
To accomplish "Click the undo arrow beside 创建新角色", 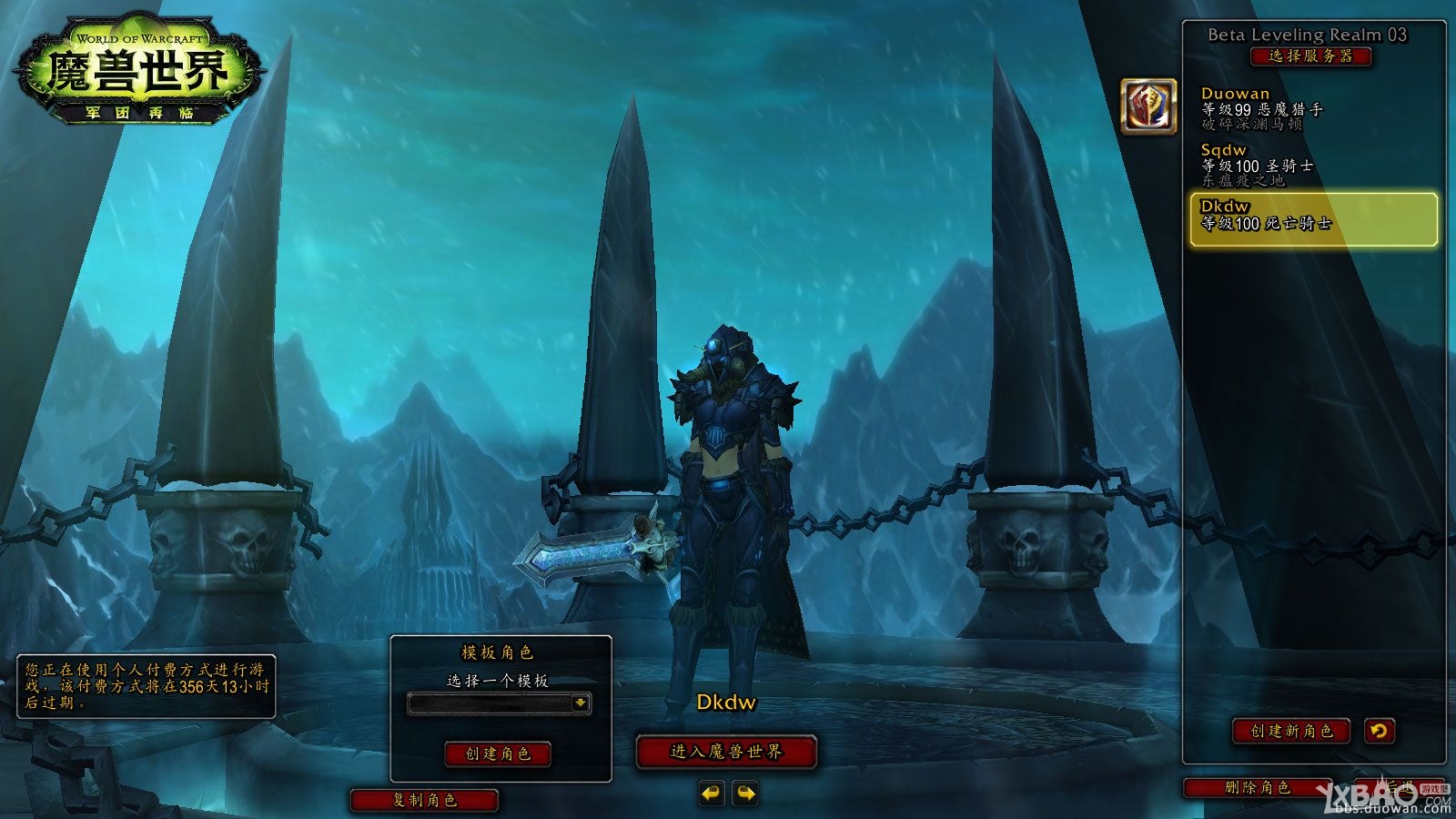I will [x=1379, y=731].
